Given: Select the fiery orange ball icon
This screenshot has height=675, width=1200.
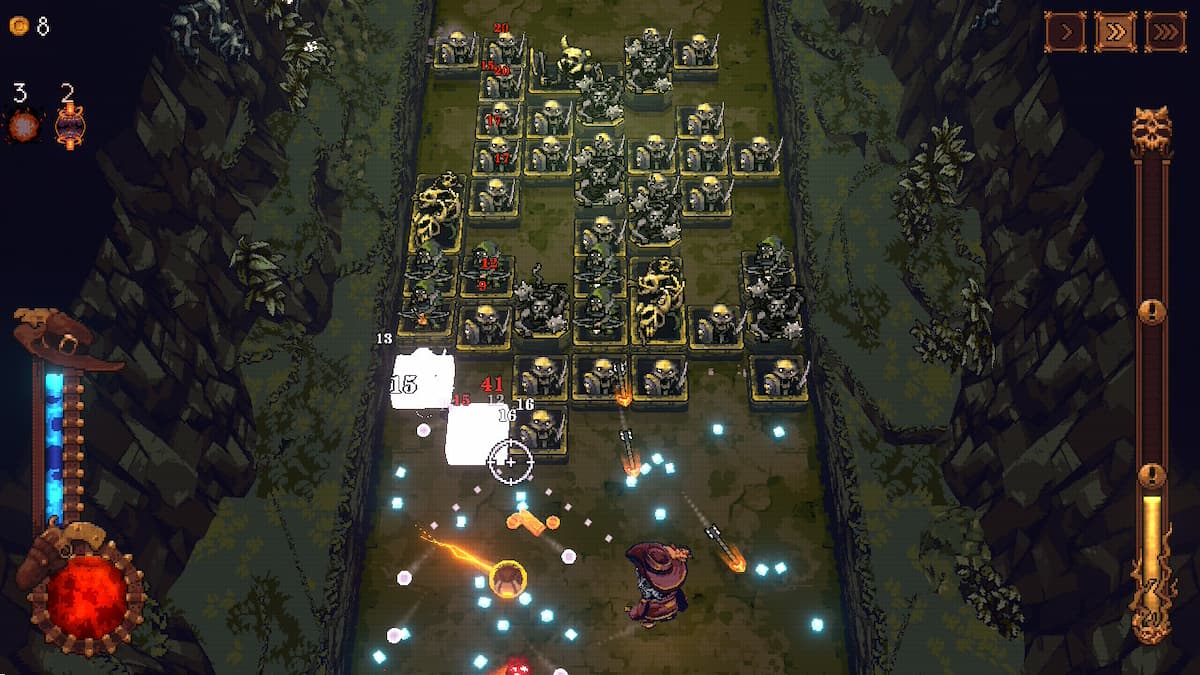Looking at the screenshot, I should tap(23, 126).
